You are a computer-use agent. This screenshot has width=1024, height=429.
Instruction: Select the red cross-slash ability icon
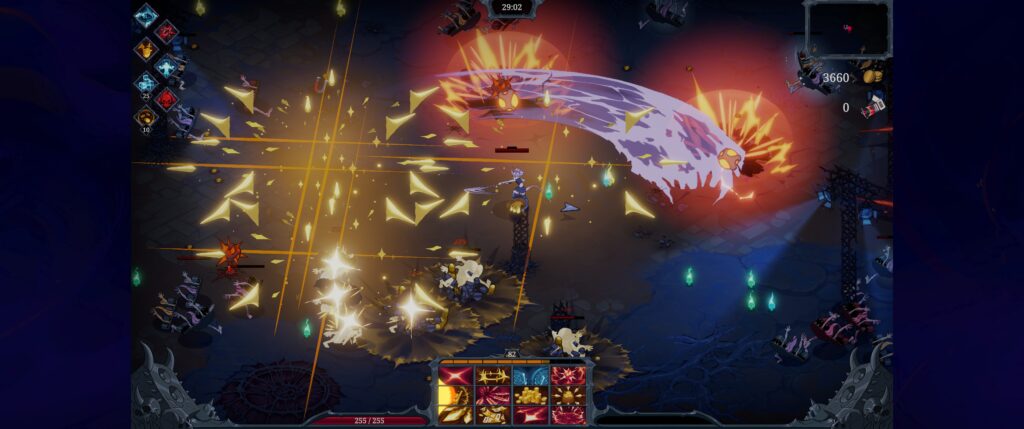point(455,376)
